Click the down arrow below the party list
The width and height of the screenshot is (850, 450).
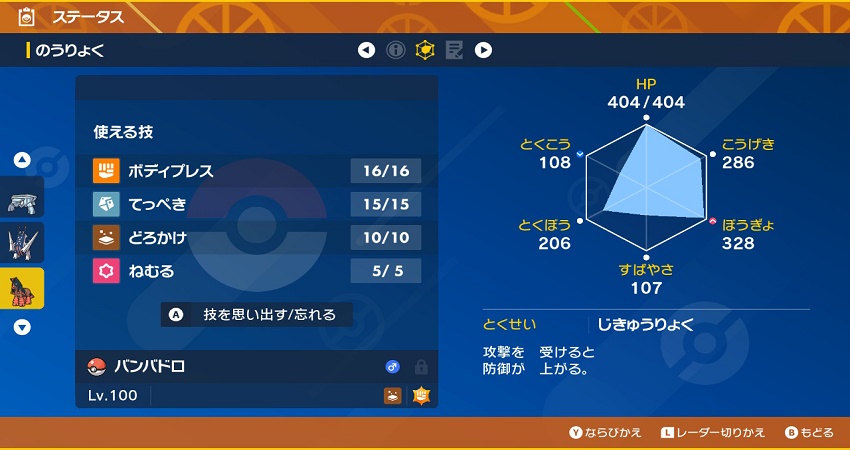point(22,327)
